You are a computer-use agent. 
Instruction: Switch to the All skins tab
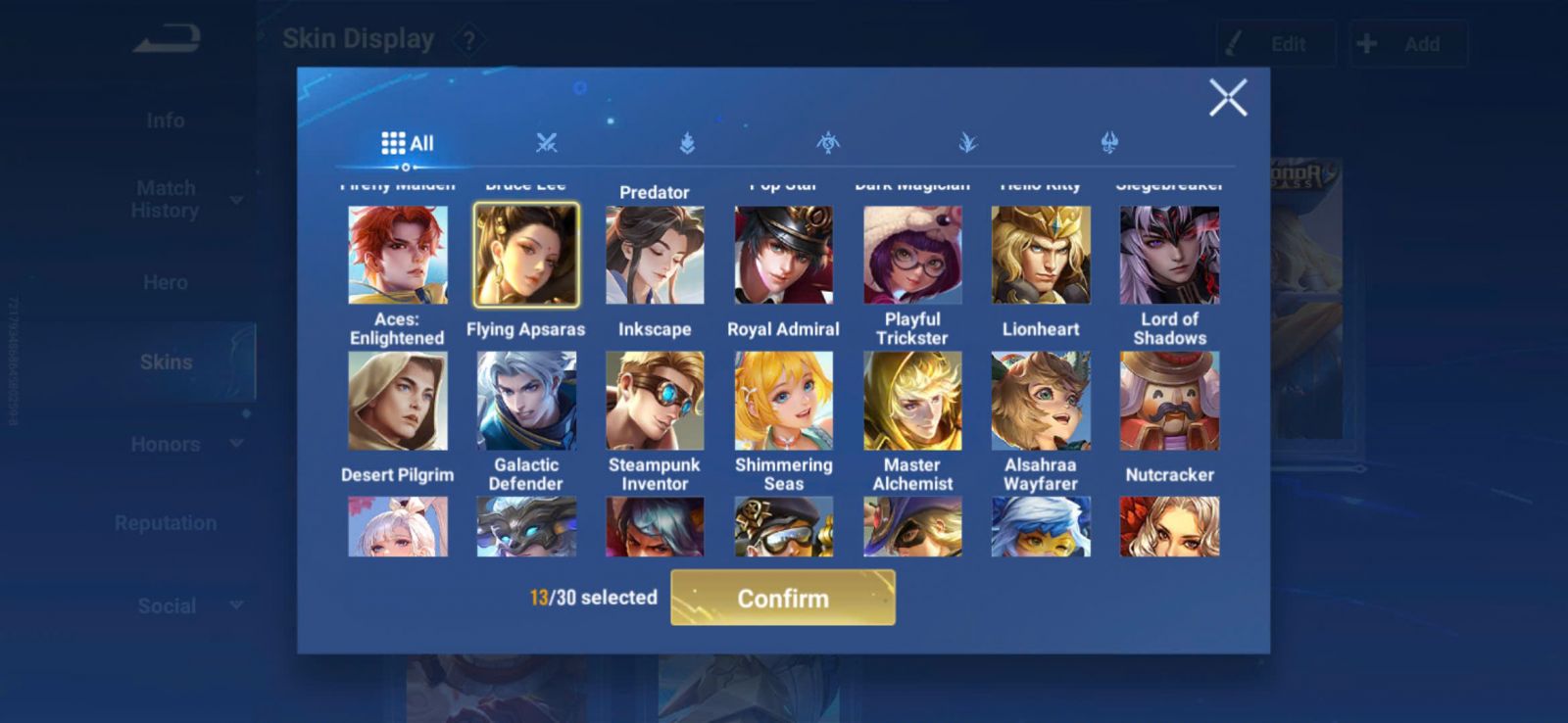click(408, 143)
